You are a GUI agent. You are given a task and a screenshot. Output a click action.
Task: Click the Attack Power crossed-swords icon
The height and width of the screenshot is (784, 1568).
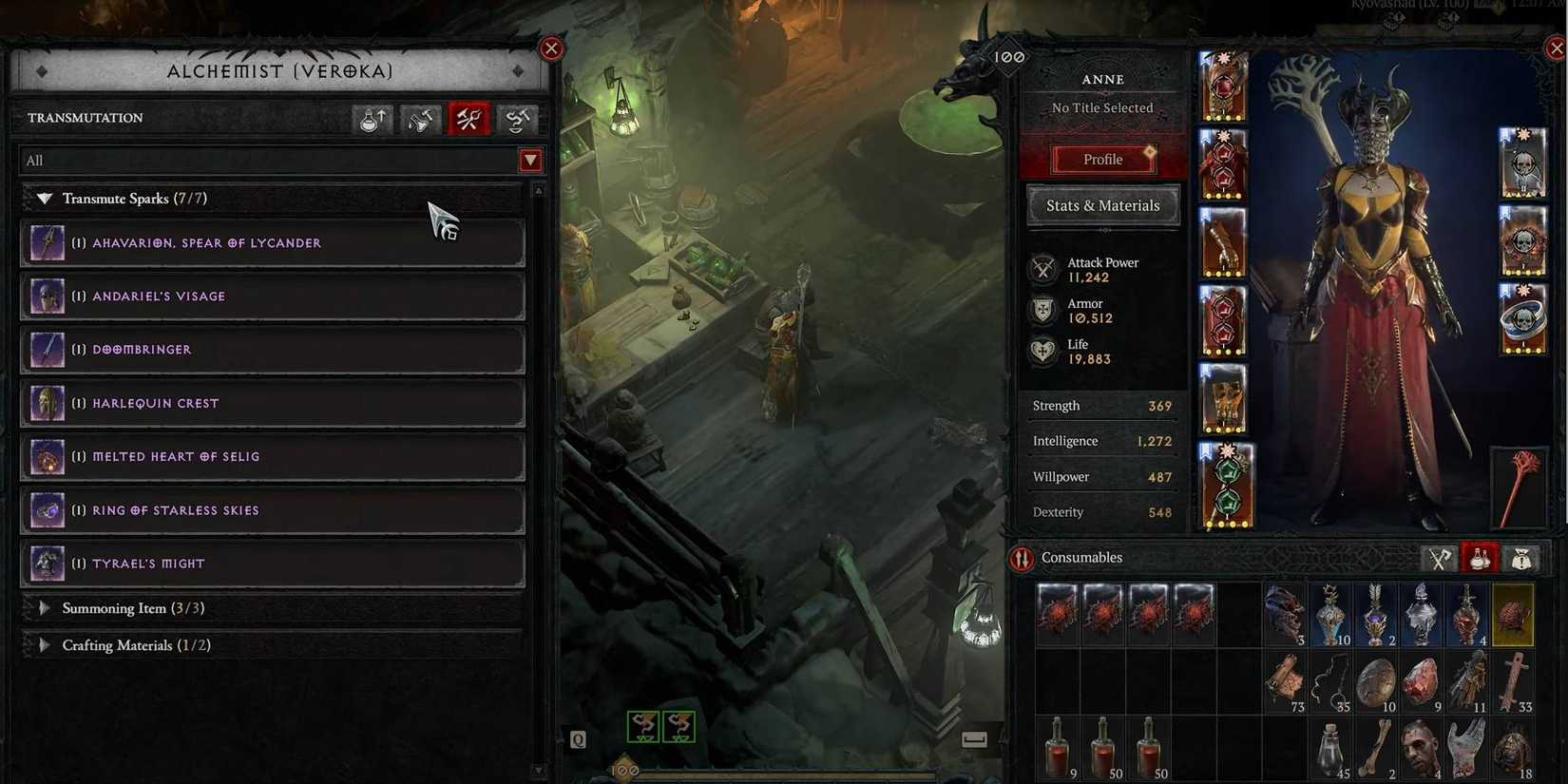click(1043, 269)
